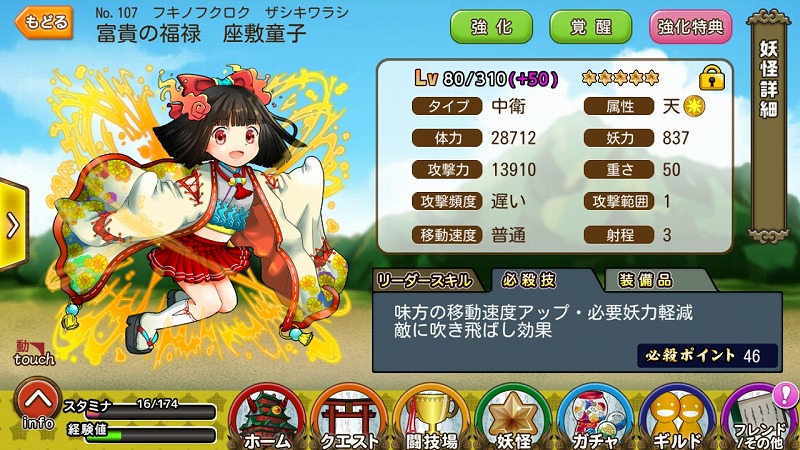Click the yellow arrow on the left edge
Viewport: 800px width, 450px height.
coord(11,225)
